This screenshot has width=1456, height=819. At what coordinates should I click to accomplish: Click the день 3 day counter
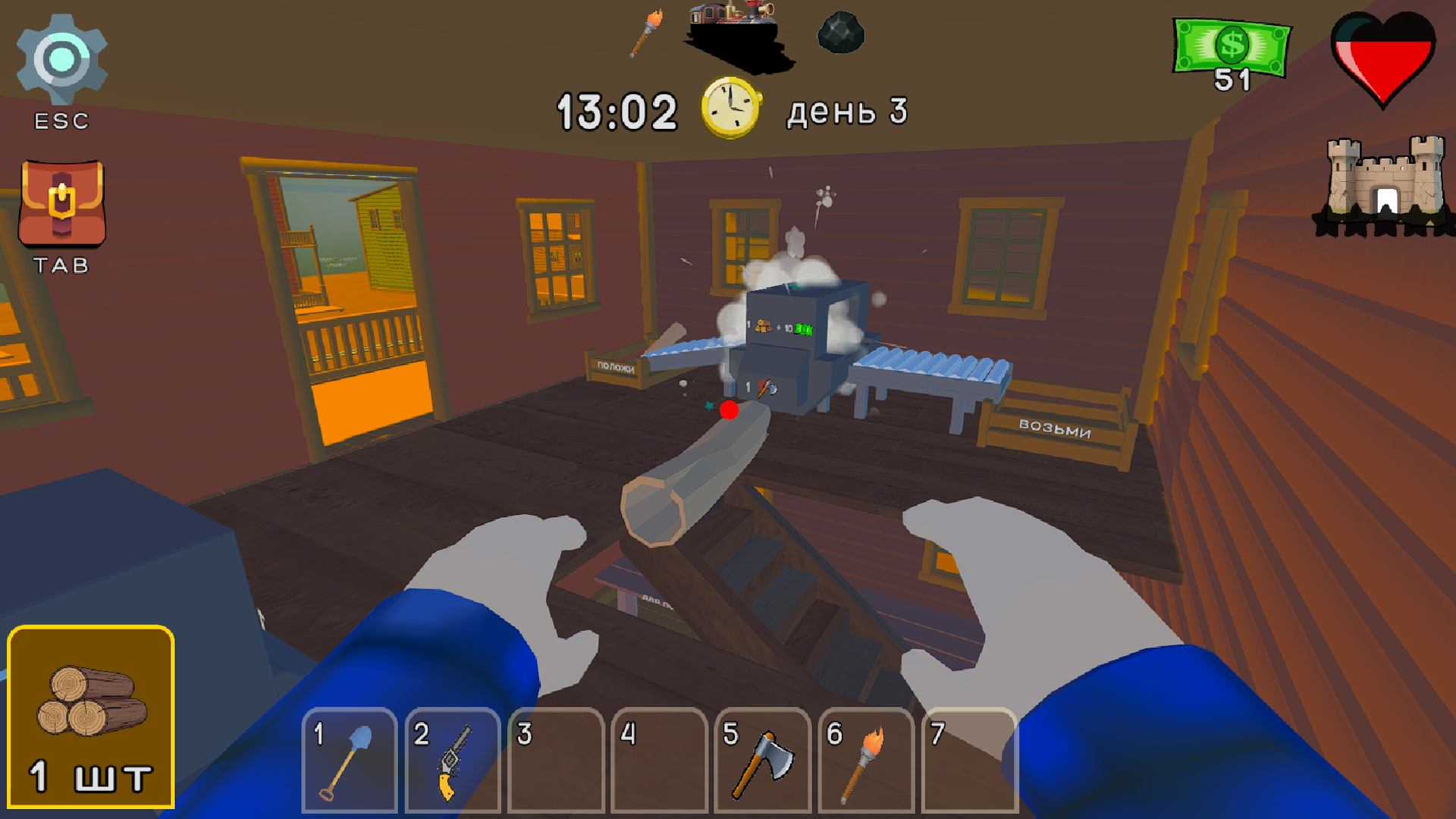(846, 110)
